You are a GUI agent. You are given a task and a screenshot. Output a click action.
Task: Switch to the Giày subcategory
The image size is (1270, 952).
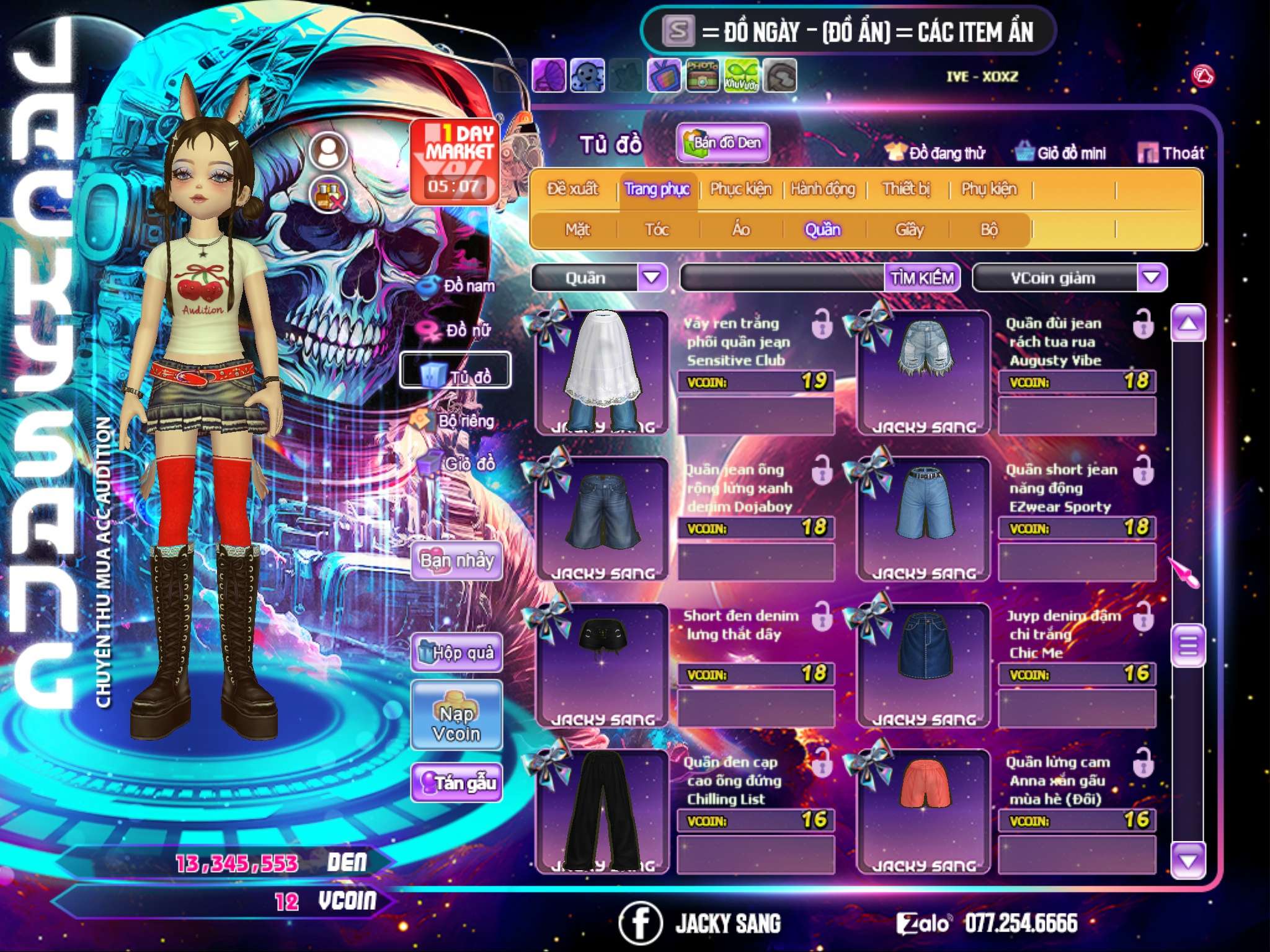(909, 230)
